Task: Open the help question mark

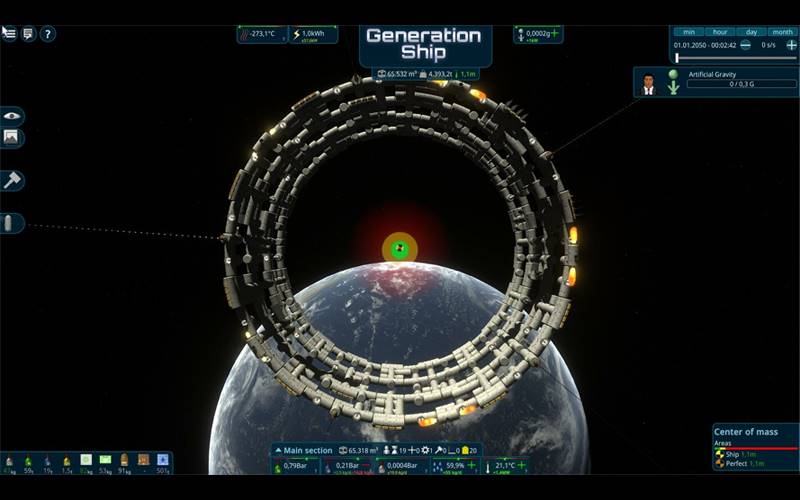Action: pyautogui.click(x=48, y=33)
